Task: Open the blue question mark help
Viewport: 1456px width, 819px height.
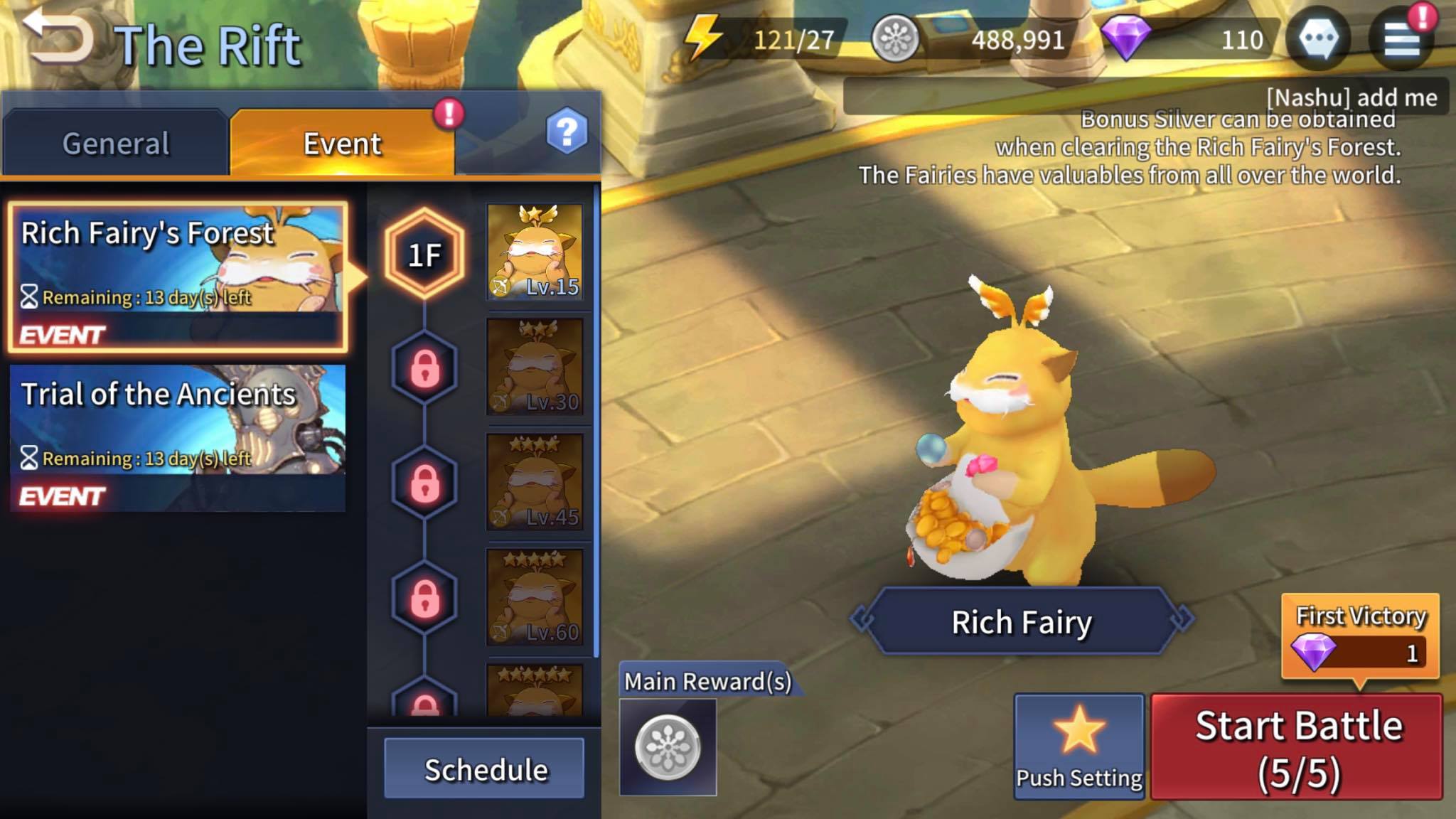Action: point(567,132)
